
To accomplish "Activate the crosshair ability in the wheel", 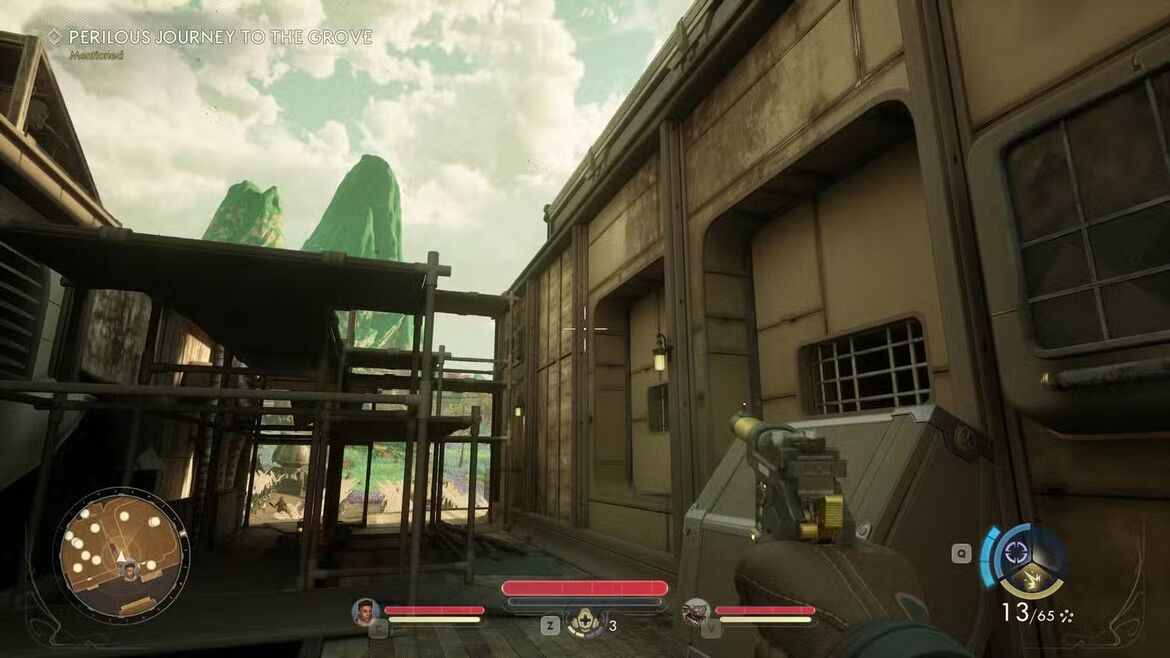I will click(x=1016, y=553).
